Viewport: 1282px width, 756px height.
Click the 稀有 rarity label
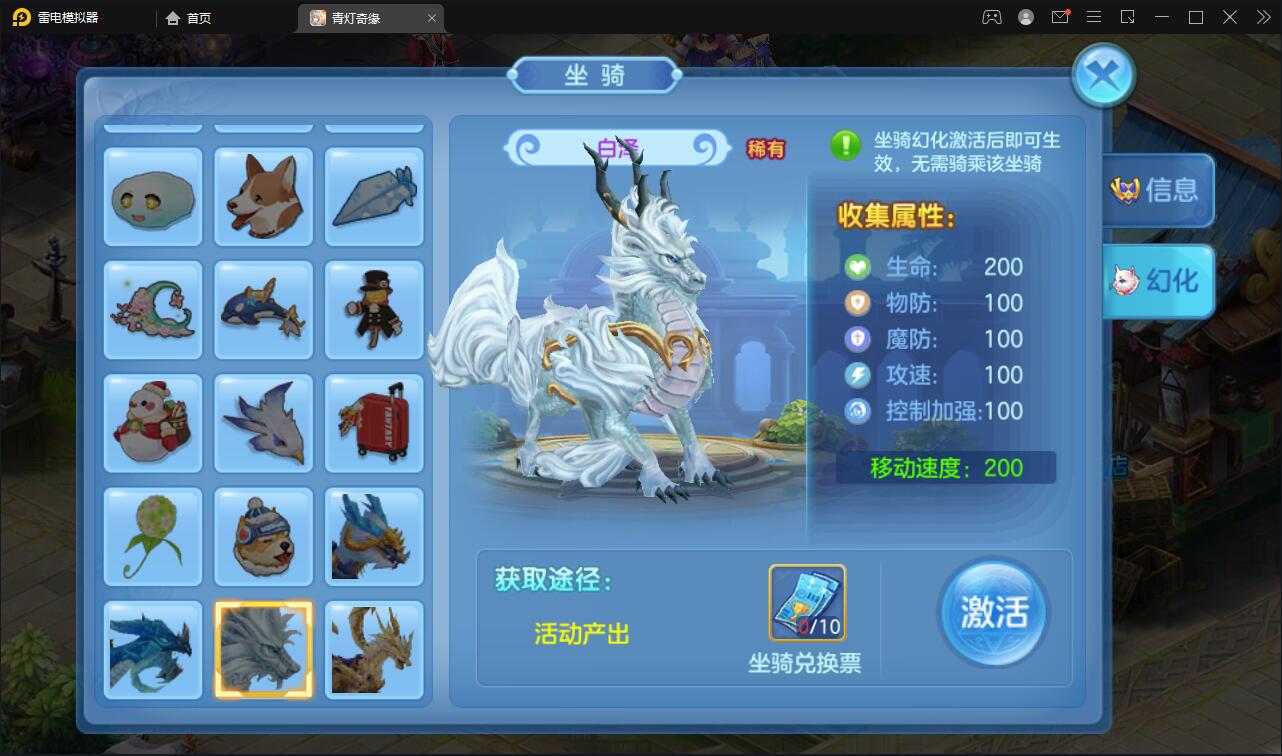(x=764, y=147)
